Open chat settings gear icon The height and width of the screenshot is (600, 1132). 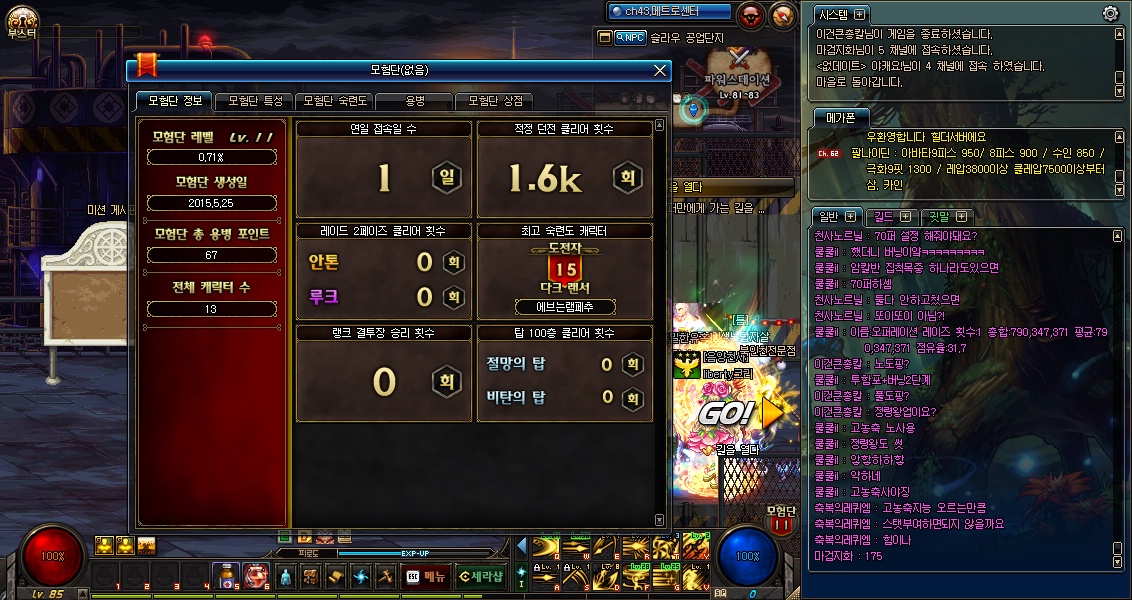(1110, 13)
